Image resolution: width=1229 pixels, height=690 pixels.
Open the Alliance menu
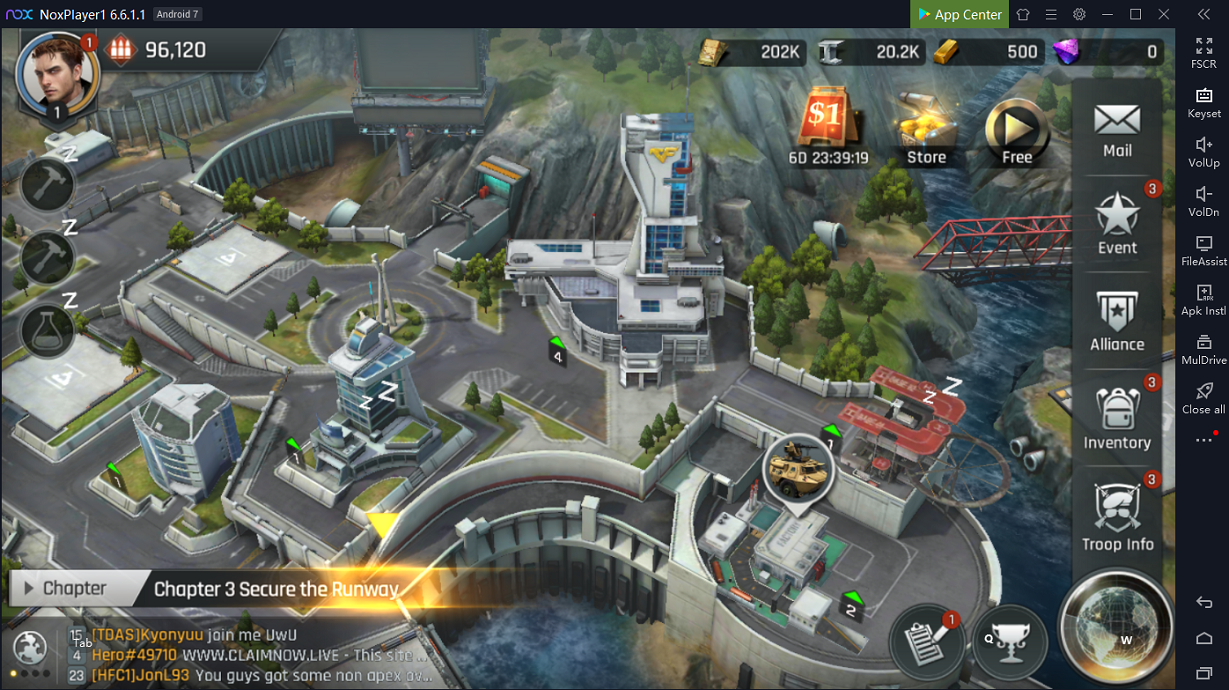(1117, 322)
